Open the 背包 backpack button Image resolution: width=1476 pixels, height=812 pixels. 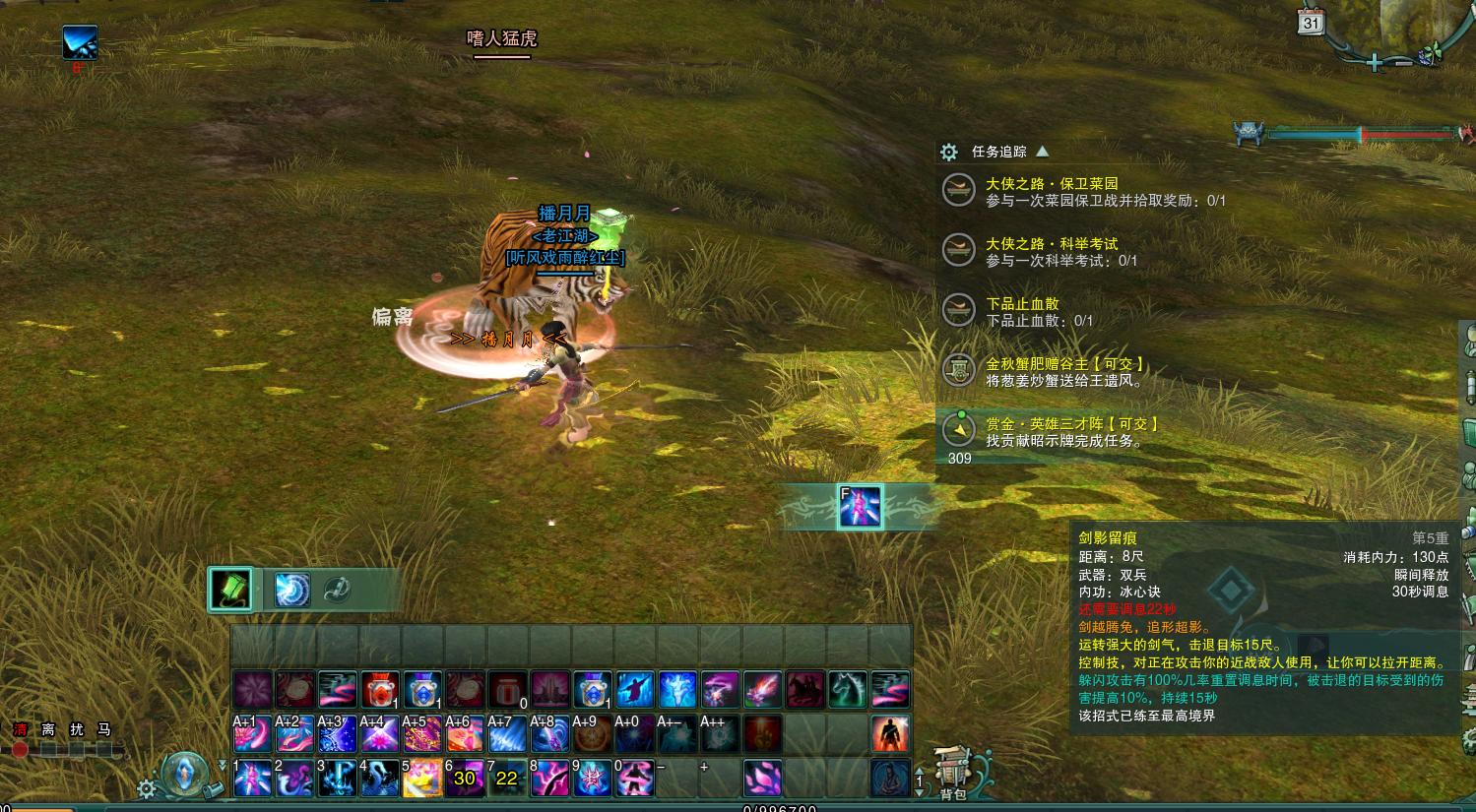952,773
